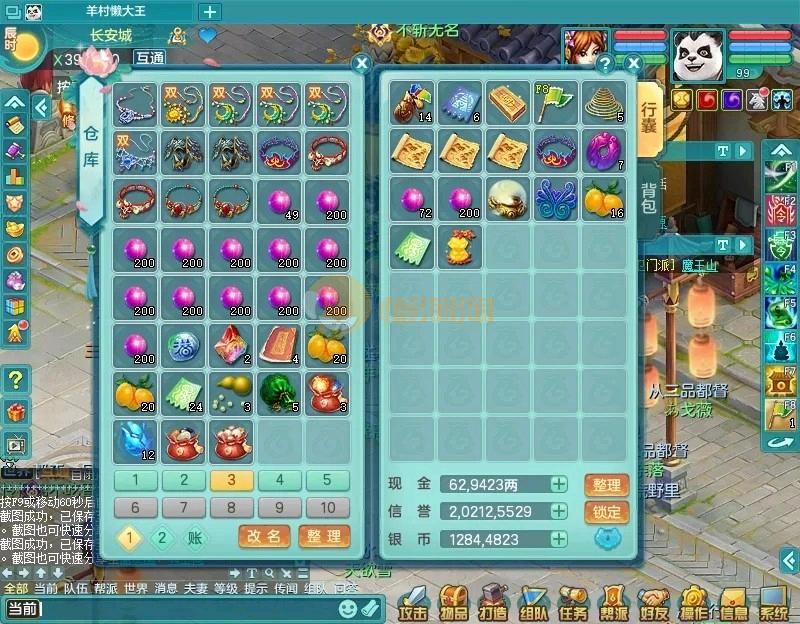Image resolution: width=800 pixels, height=624 pixels.
Task: Open the 物品 items menu
Action: click(x=453, y=602)
